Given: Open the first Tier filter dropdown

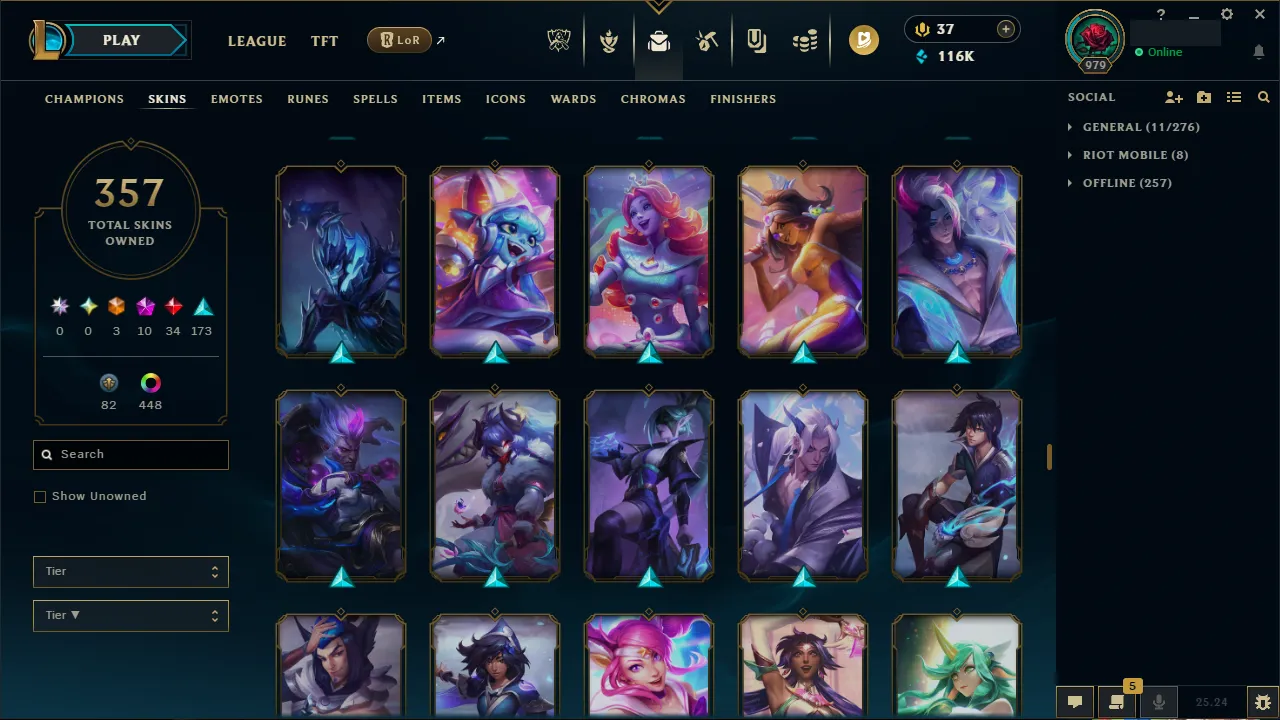Looking at the screenshot, I should click(x=130, y=571).
